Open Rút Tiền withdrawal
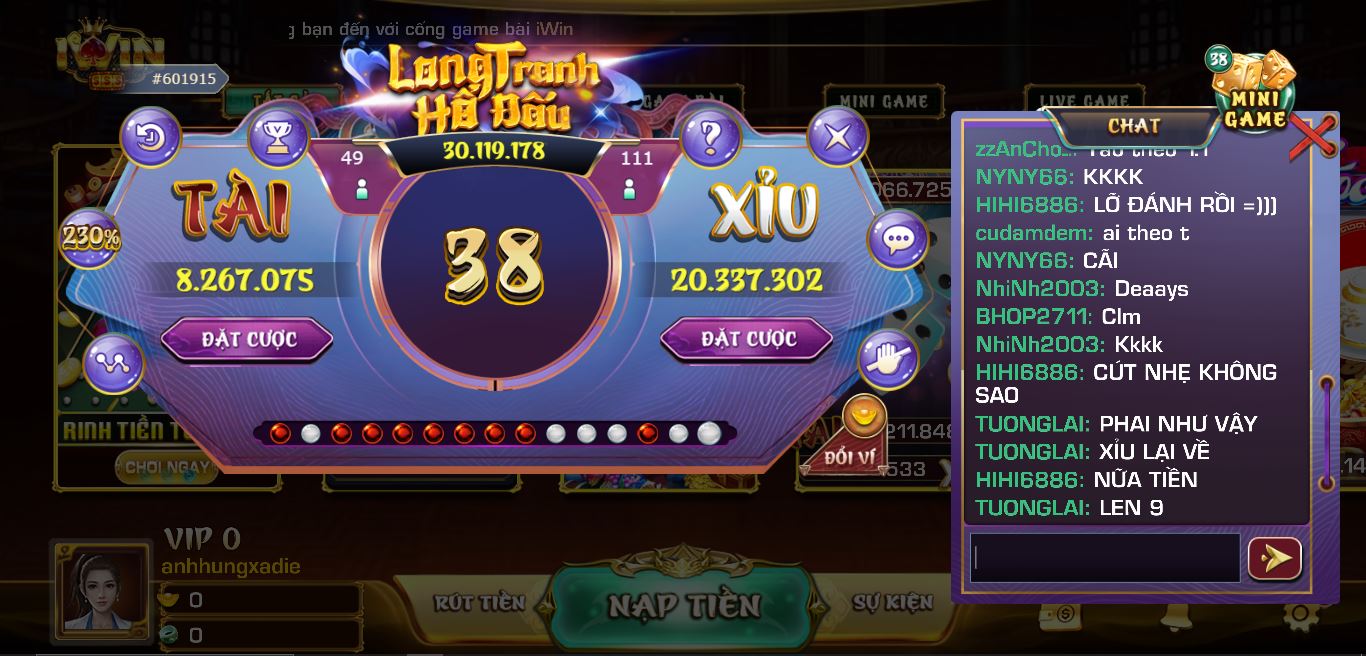 click(479, 602)
